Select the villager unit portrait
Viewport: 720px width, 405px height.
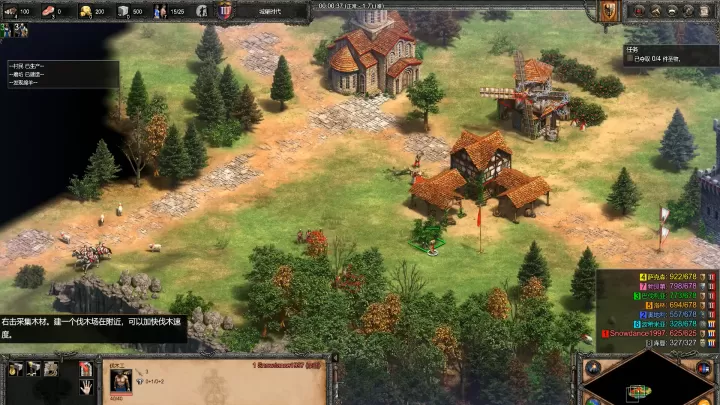119,381
